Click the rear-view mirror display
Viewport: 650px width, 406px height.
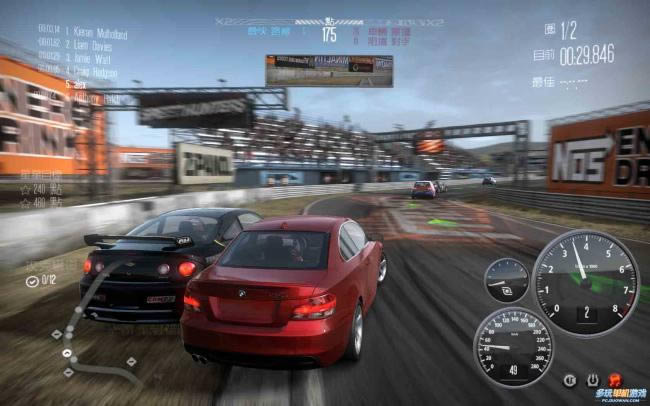(x=328, y=70)
